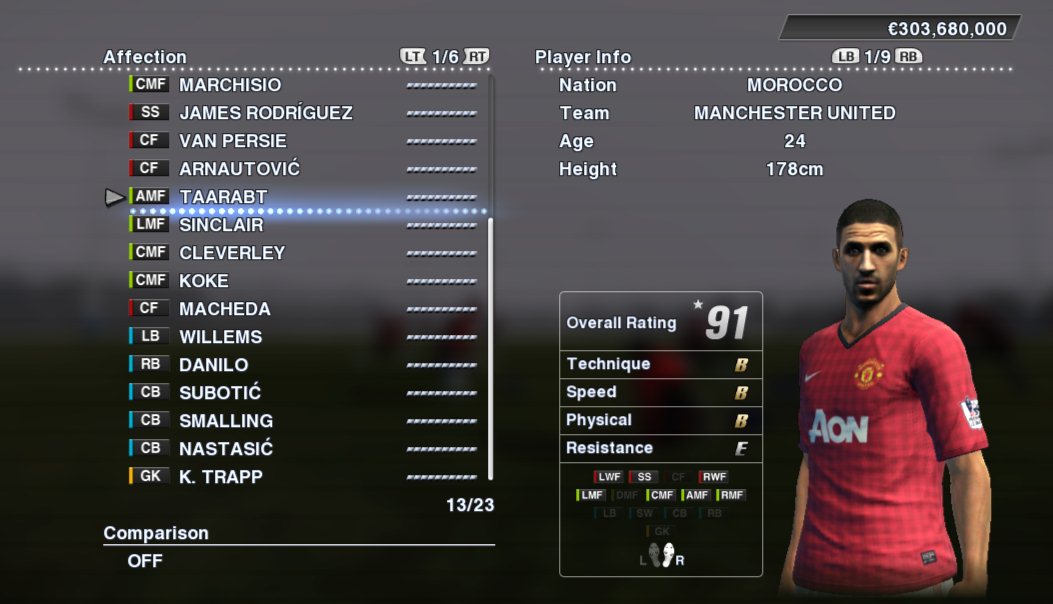Choose left back WILLEMS
1053x604 pixels.
click(x=220, y=337)
